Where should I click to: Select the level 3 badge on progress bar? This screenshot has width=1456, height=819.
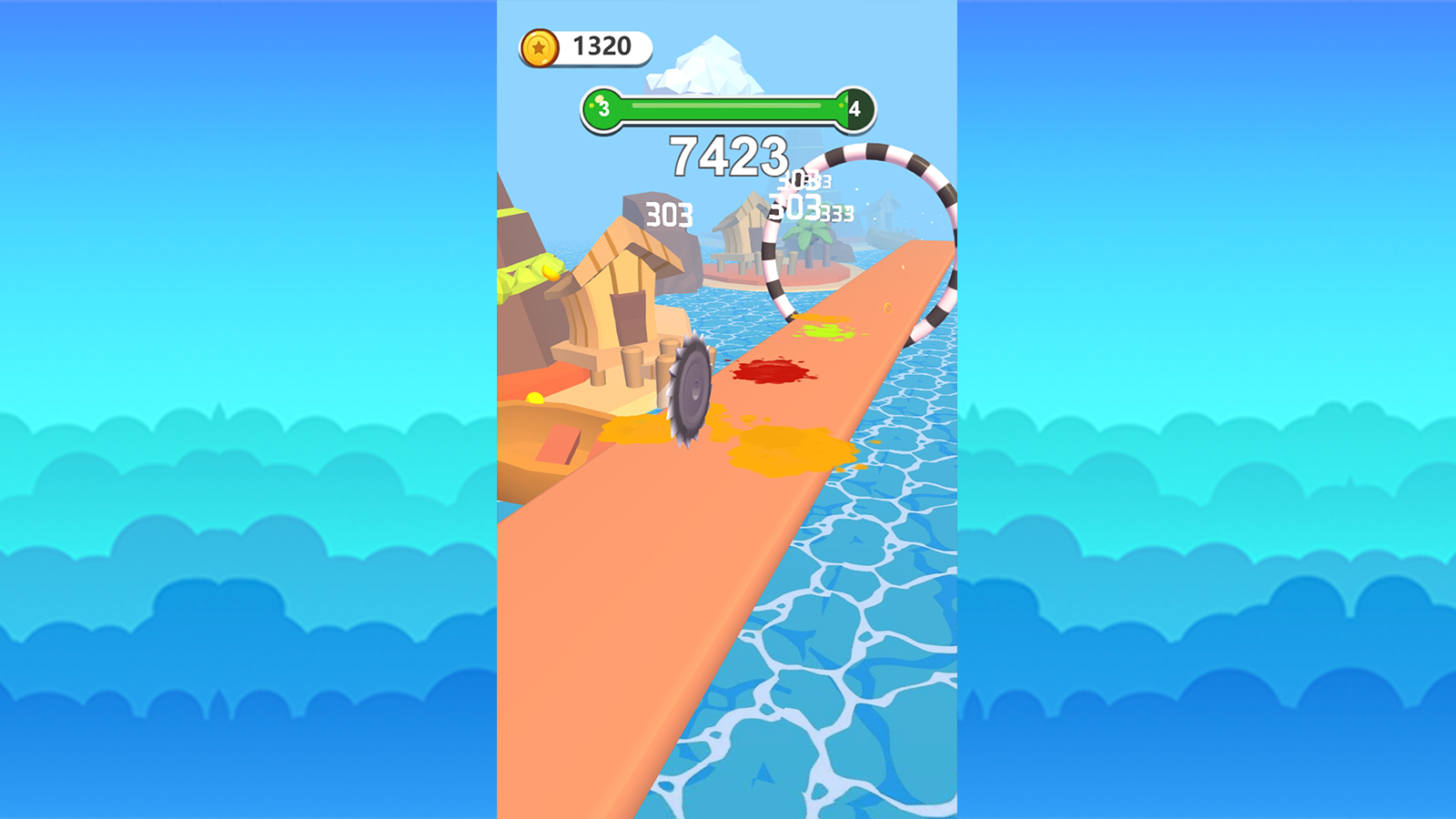pos(602,107)
